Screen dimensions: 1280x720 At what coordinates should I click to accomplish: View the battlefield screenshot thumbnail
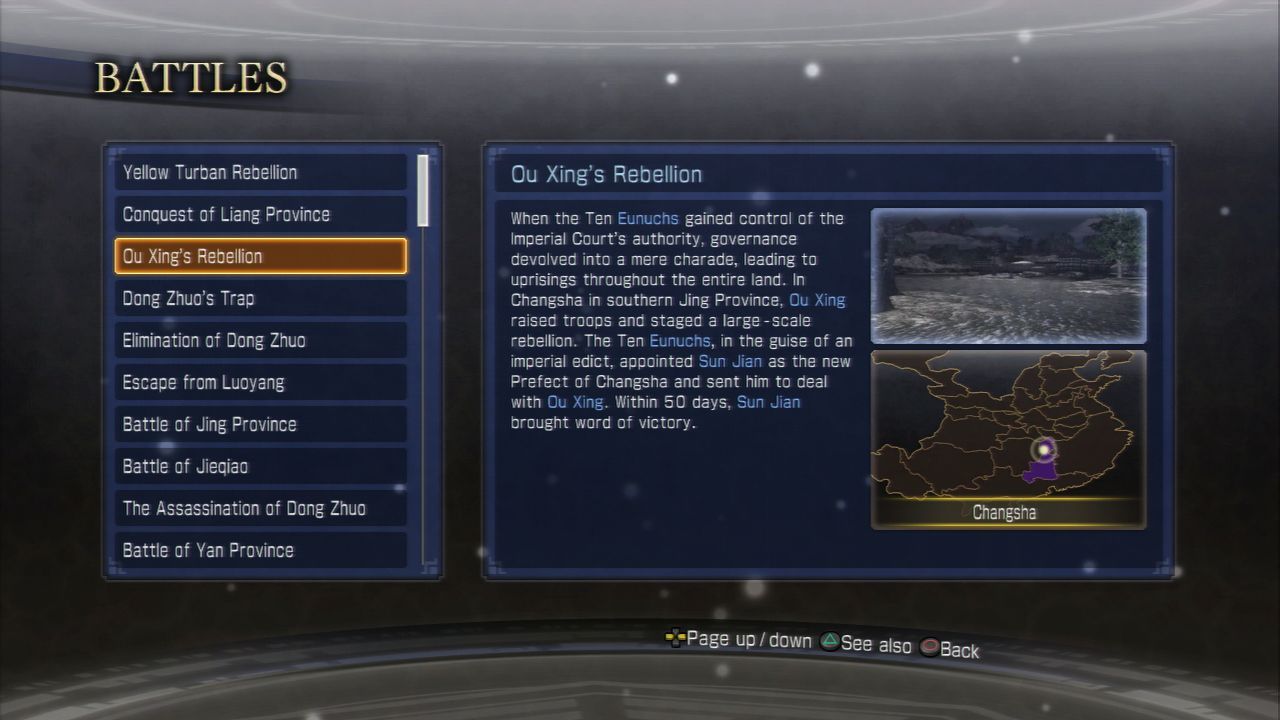[1008, 275]
